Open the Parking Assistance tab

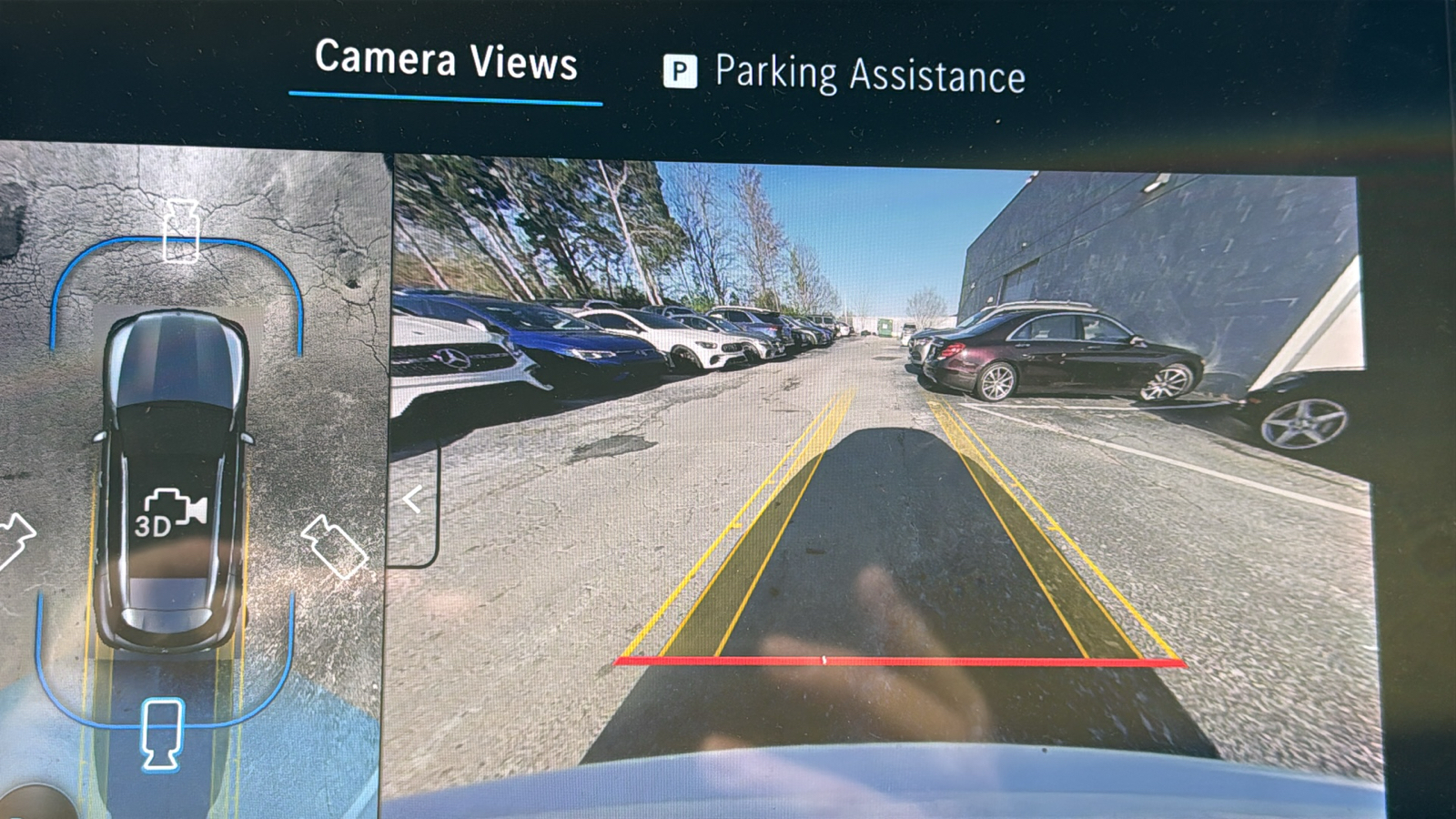point(845,74)
